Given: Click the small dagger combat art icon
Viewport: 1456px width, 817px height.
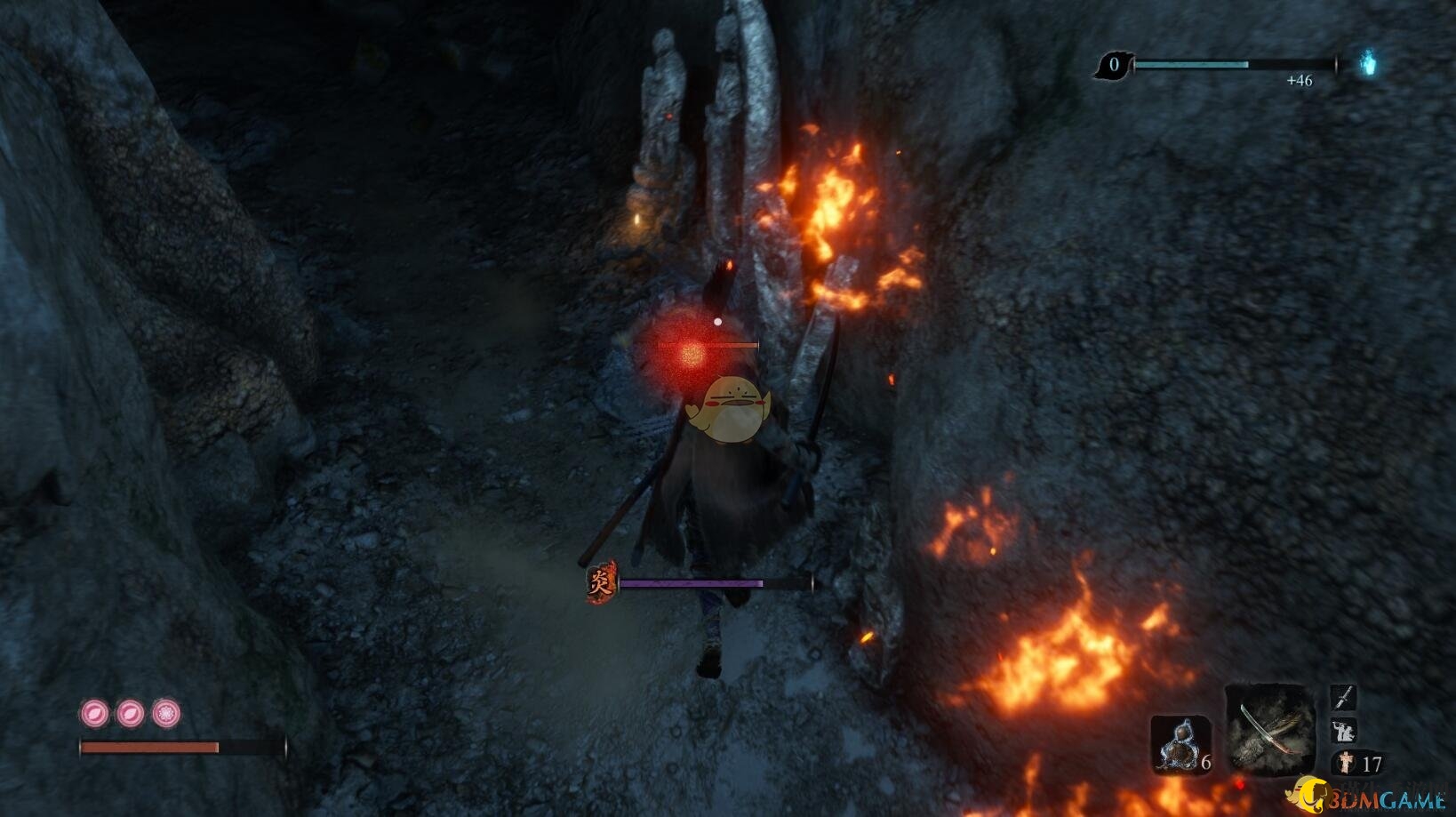Looking at the screenshot, I should point(1342,697).
